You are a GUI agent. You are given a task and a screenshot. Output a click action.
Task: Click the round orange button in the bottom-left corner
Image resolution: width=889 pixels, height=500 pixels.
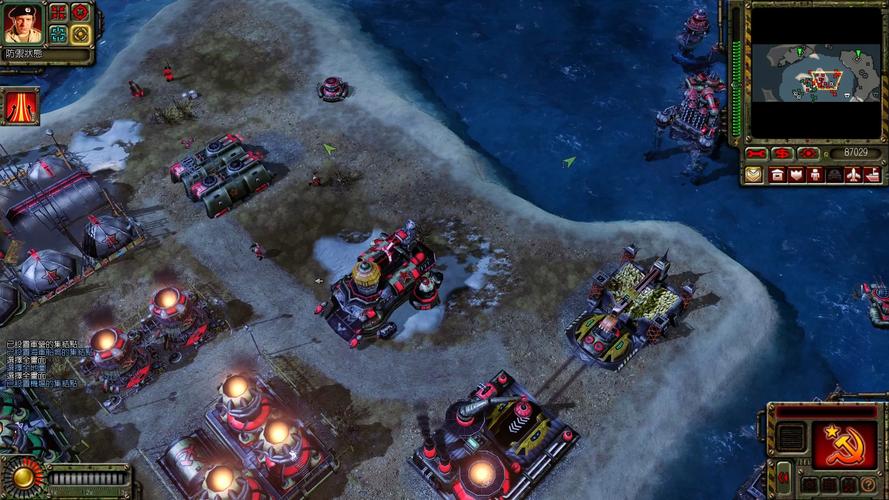pos(21,477)
